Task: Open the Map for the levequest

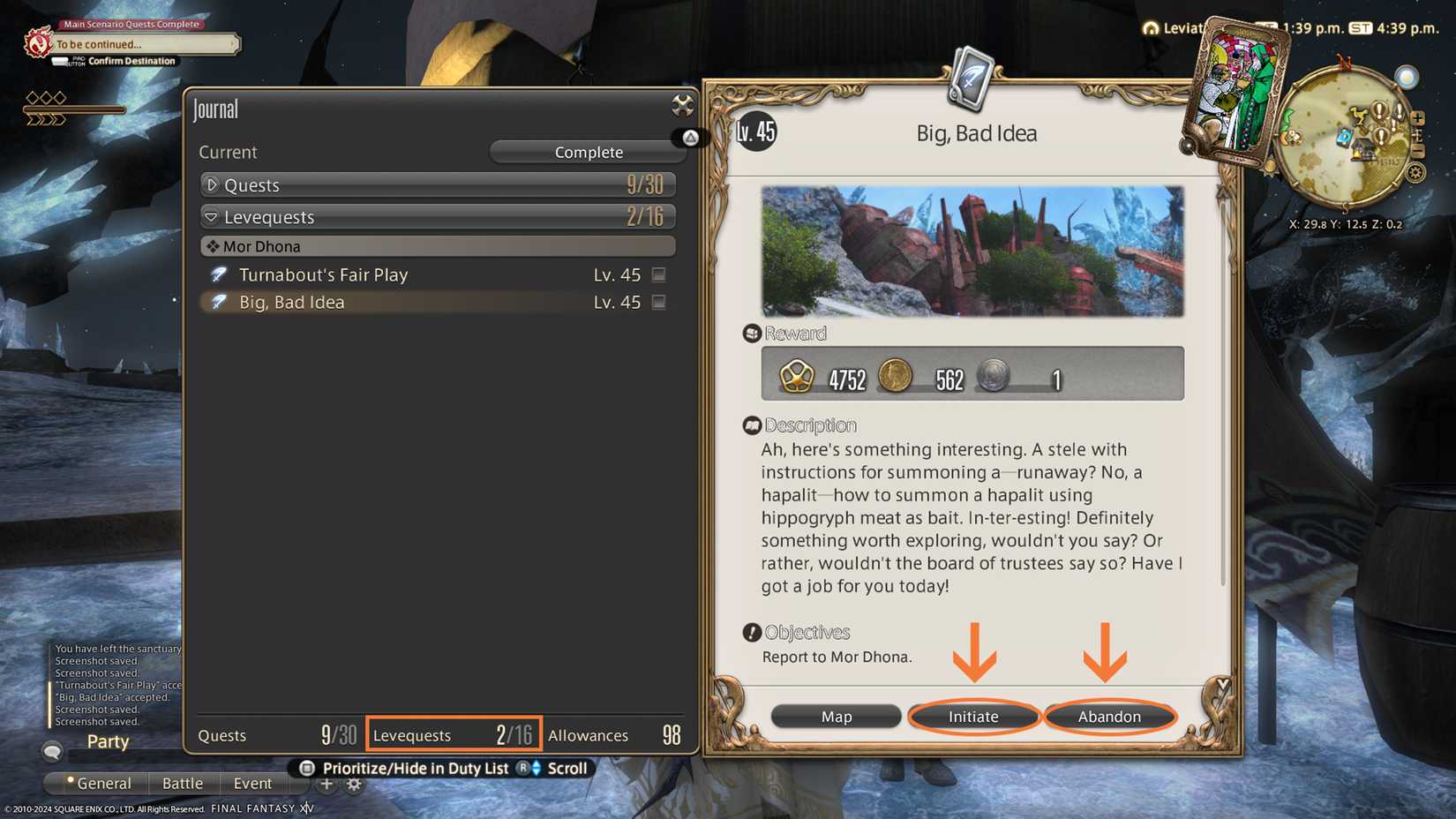Action: [x=835, y=716]
